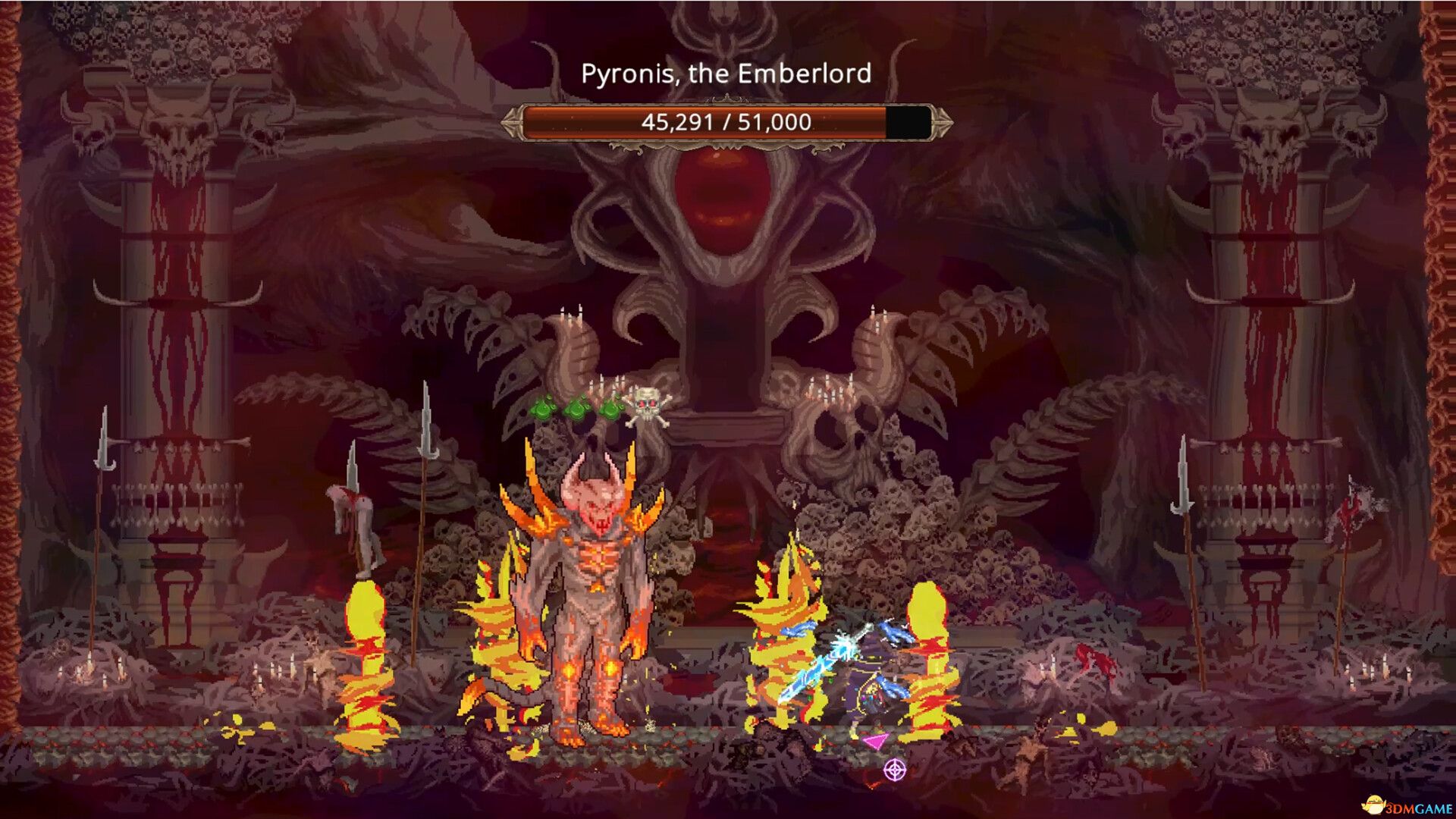Viewport: 1456px width, 819px height.
Task: Select the Pyronis, the Emberlord title text
Action: (726, 74)
